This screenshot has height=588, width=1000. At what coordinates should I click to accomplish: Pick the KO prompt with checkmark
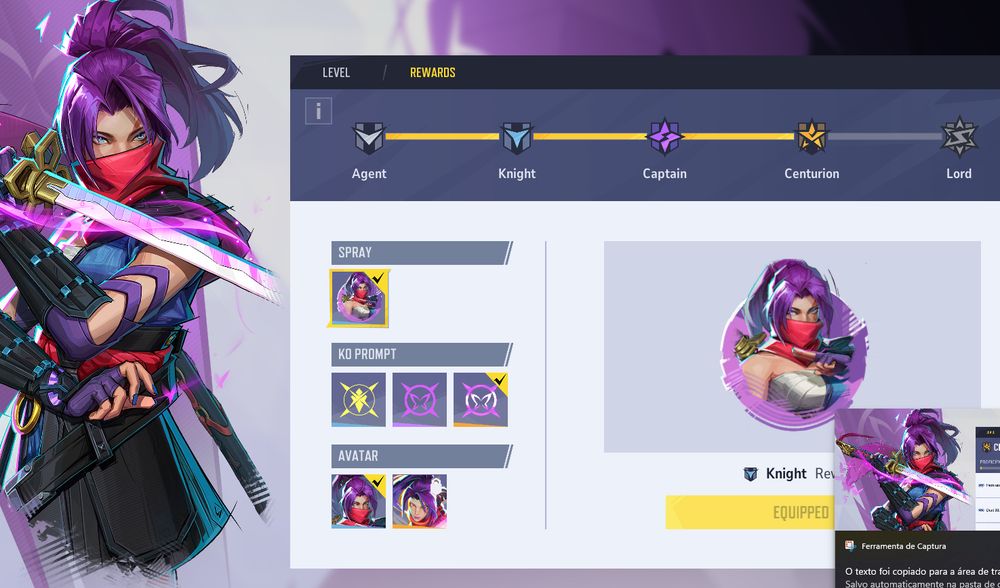point(480,399)
